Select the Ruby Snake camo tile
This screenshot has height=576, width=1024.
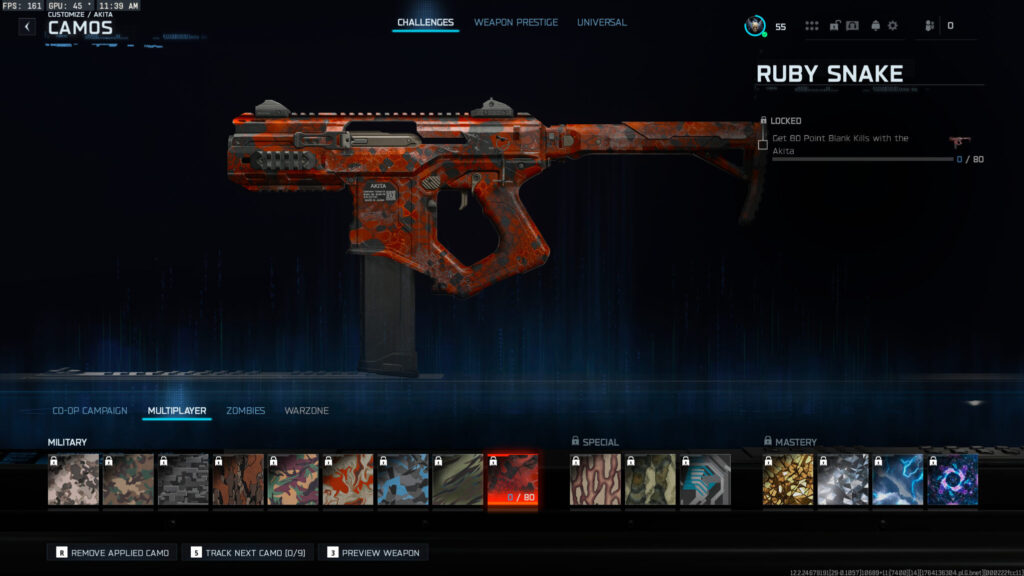tap(512, 480)
